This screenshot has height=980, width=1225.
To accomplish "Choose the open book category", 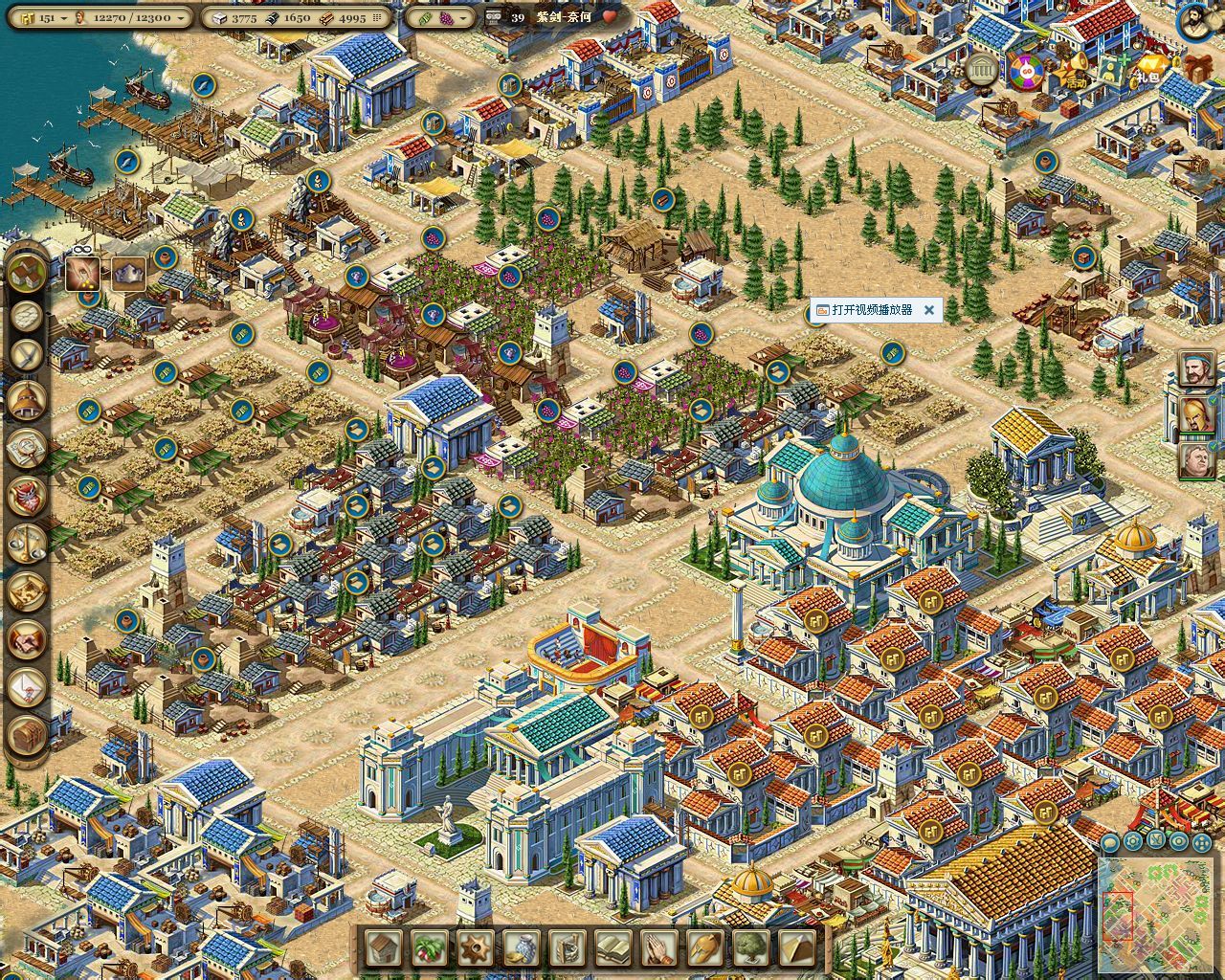I will (x=613, y=947).
